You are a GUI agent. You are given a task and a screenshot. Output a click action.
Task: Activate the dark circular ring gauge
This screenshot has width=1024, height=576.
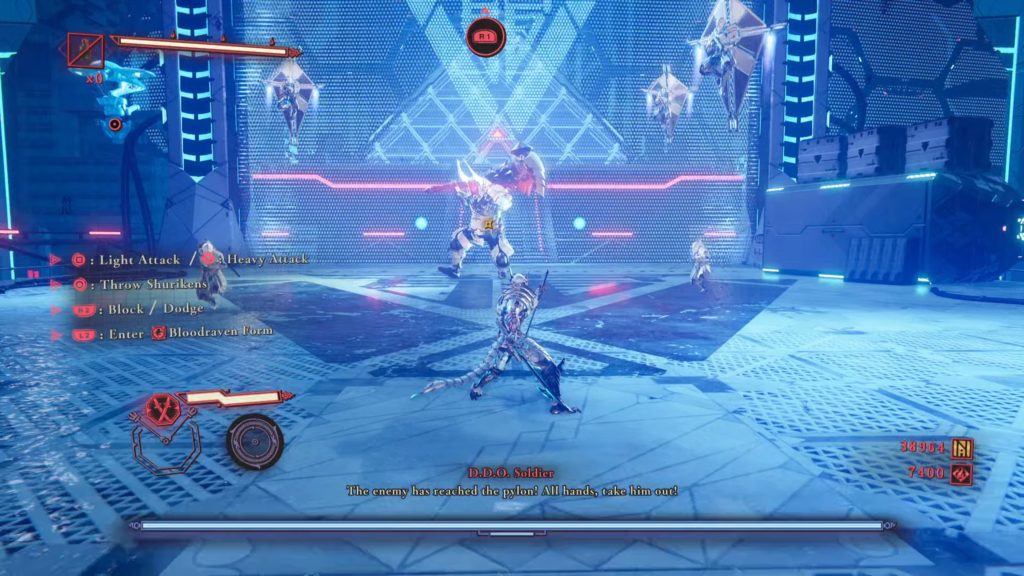pyautogui.click(x=254, y=441)
